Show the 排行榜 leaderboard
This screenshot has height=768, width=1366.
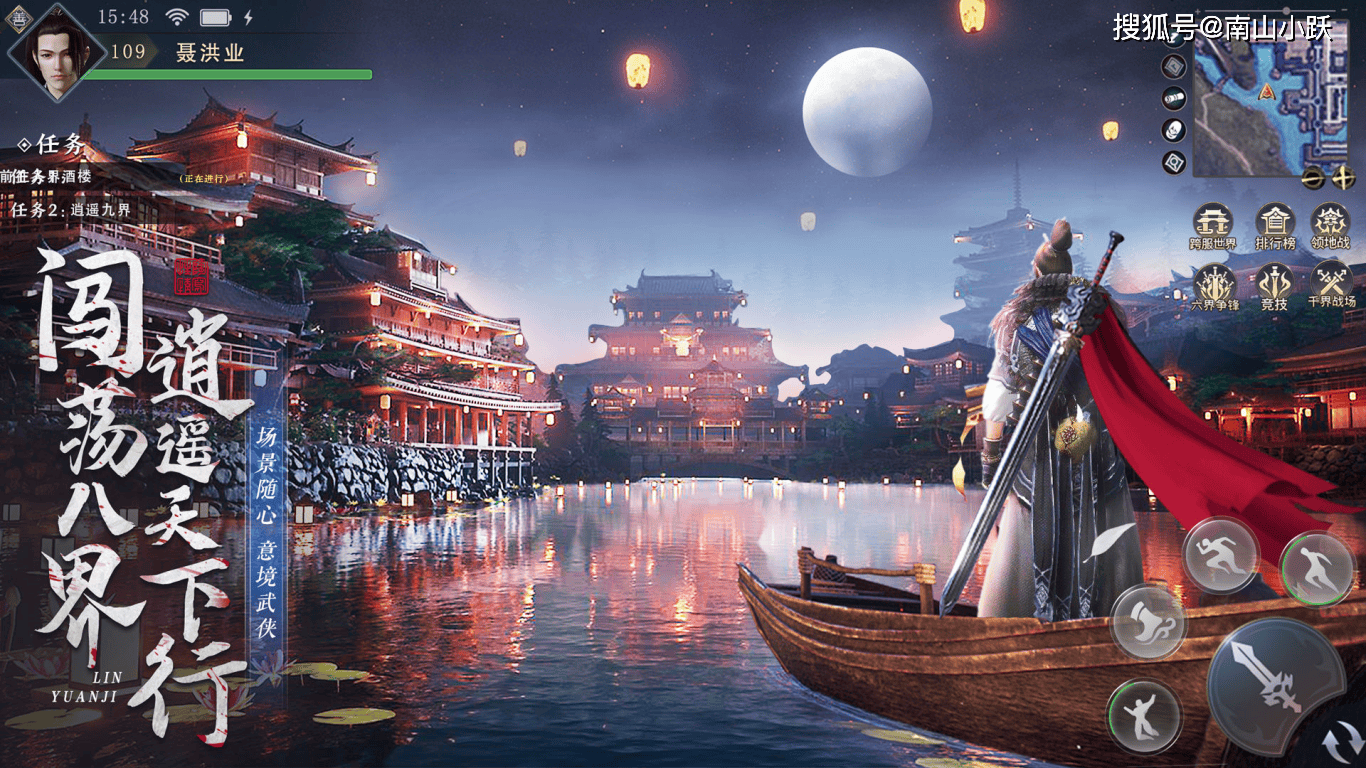click(1275, 223)
